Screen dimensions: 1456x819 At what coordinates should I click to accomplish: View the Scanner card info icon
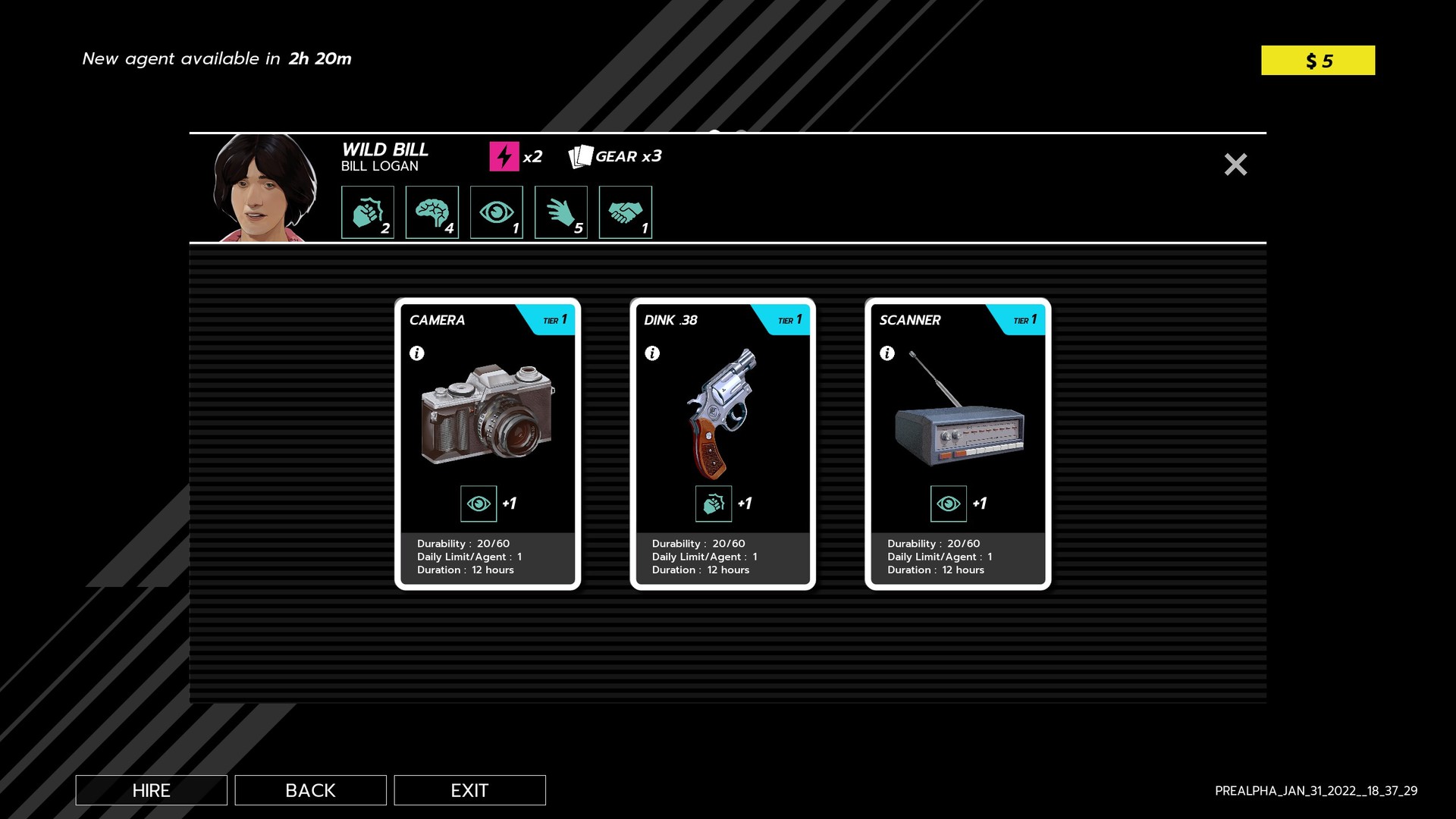click(887, 353)
